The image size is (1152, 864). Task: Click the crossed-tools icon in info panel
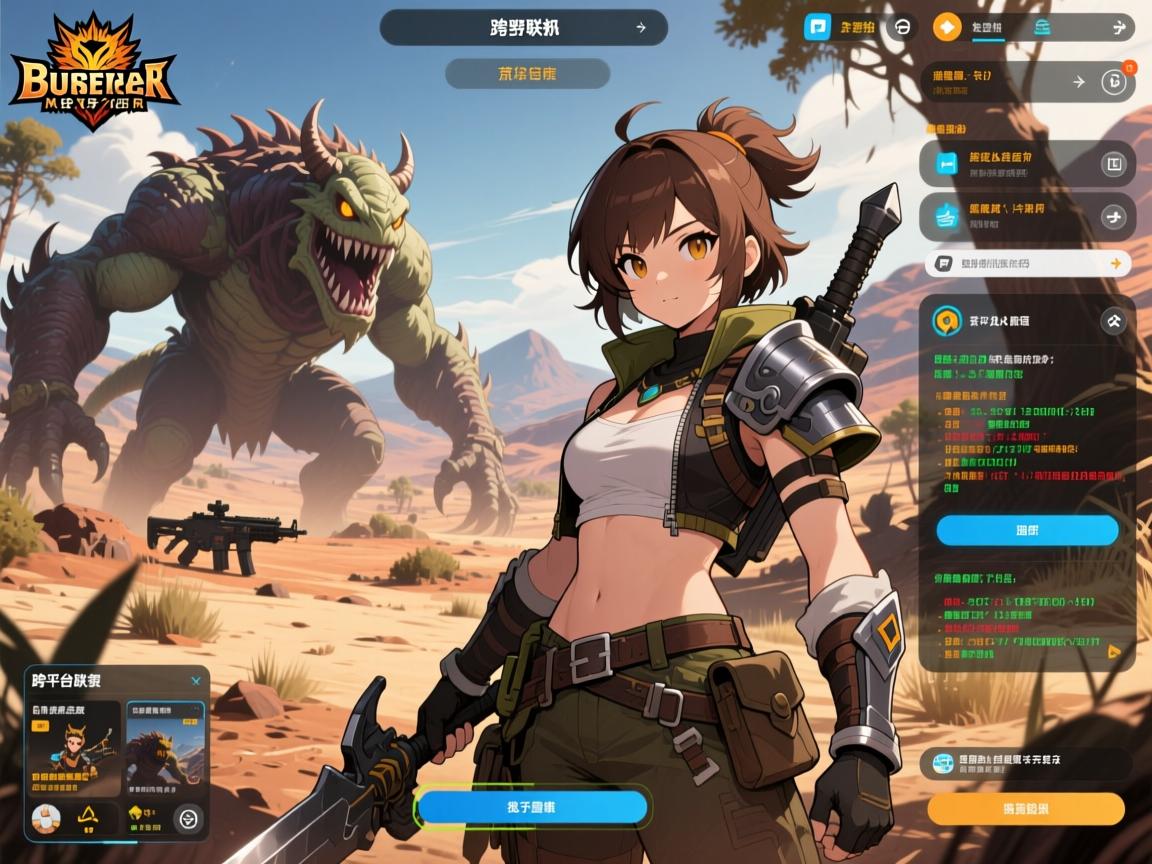coord(1112,321)
